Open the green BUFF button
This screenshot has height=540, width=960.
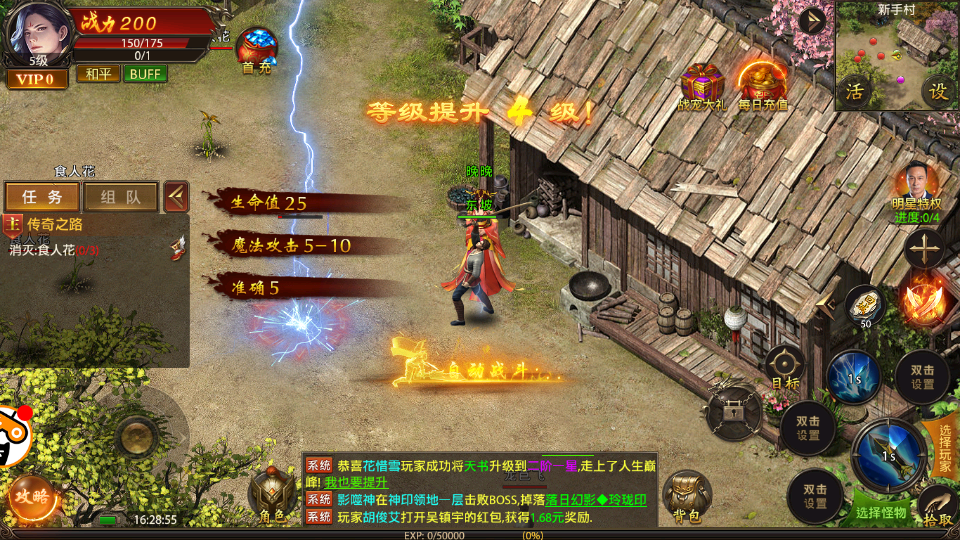tap(145, 74)
